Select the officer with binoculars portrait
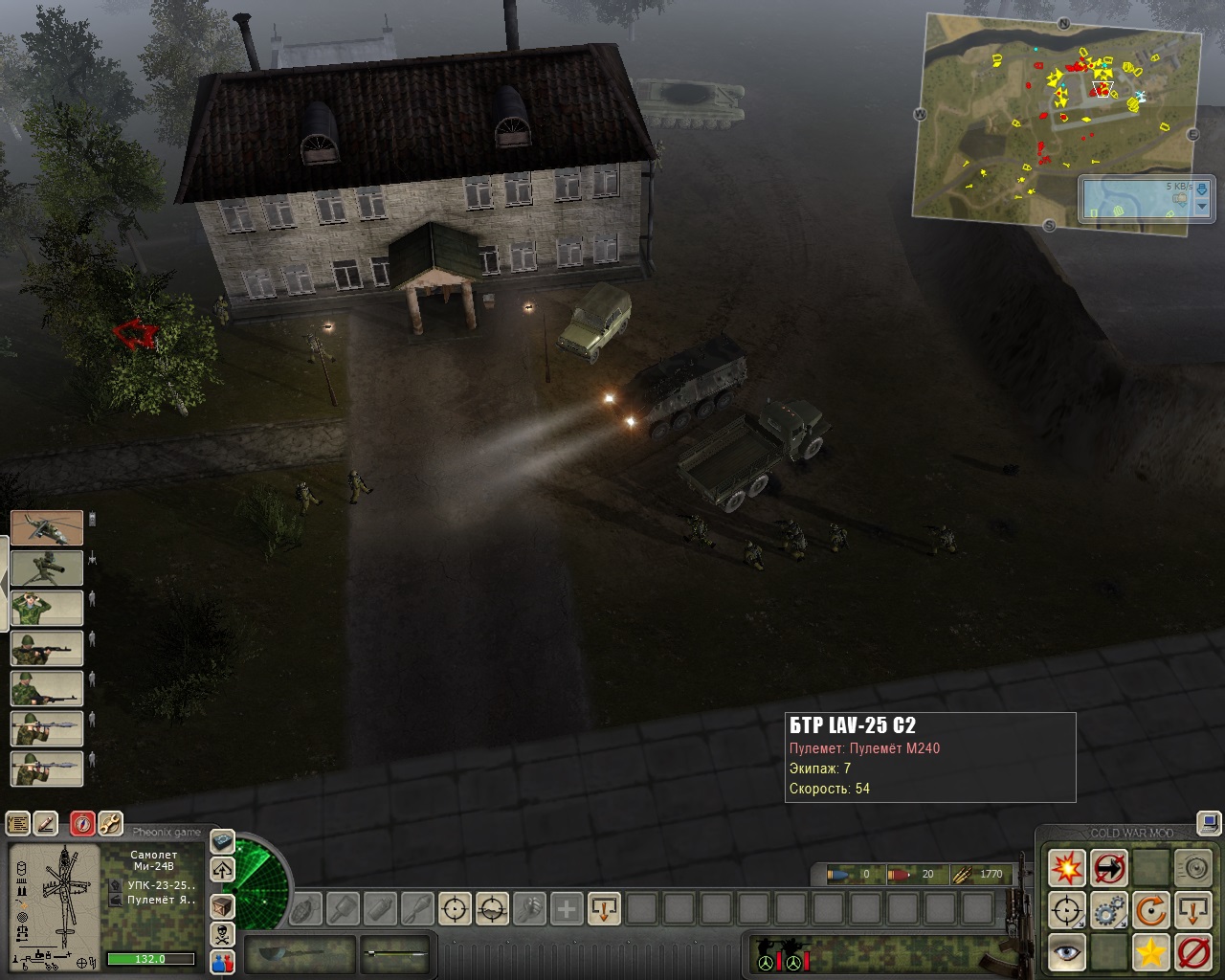 pyautogui.click(x=47, y=608)
